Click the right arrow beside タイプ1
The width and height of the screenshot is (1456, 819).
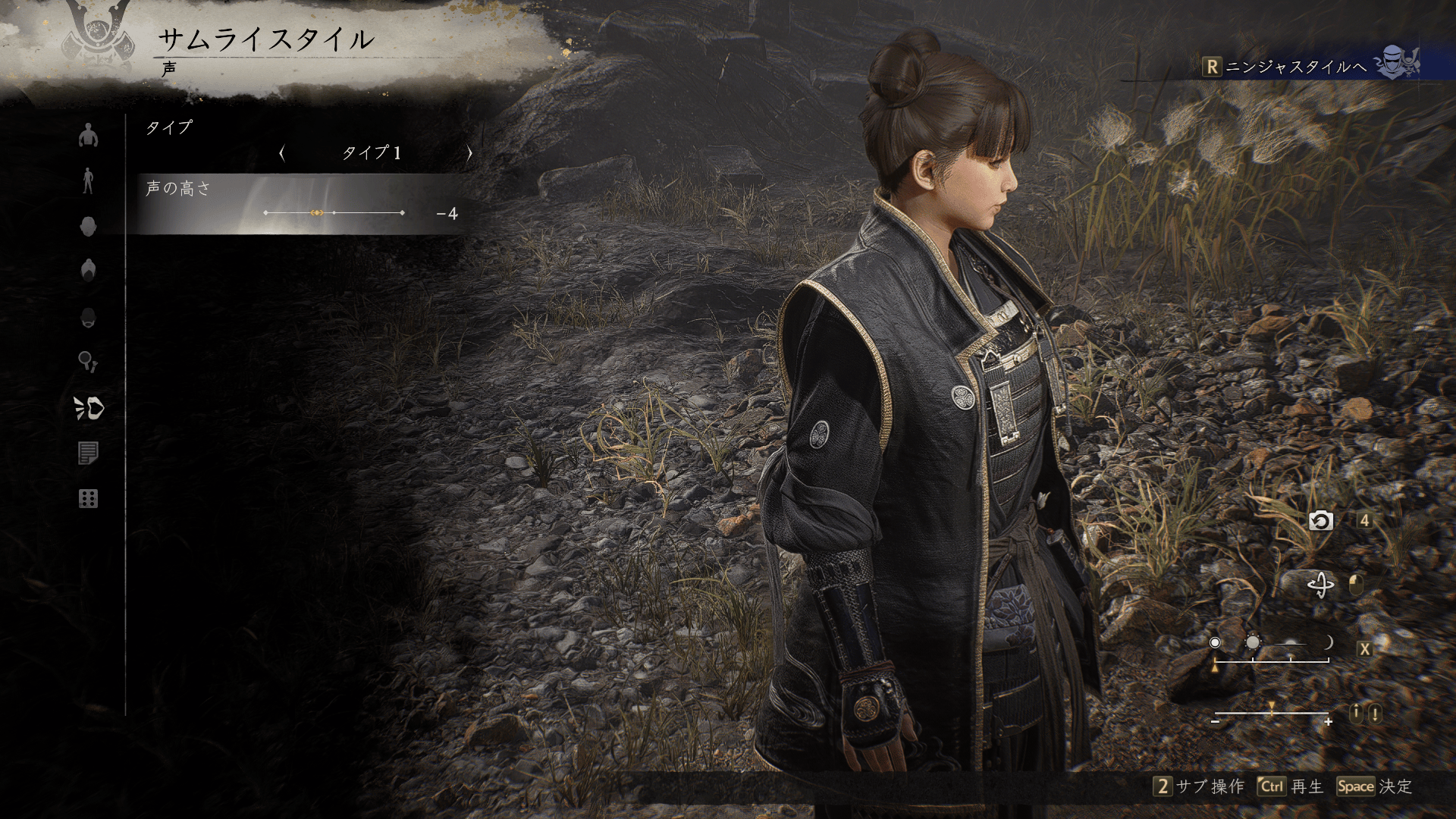469,153
